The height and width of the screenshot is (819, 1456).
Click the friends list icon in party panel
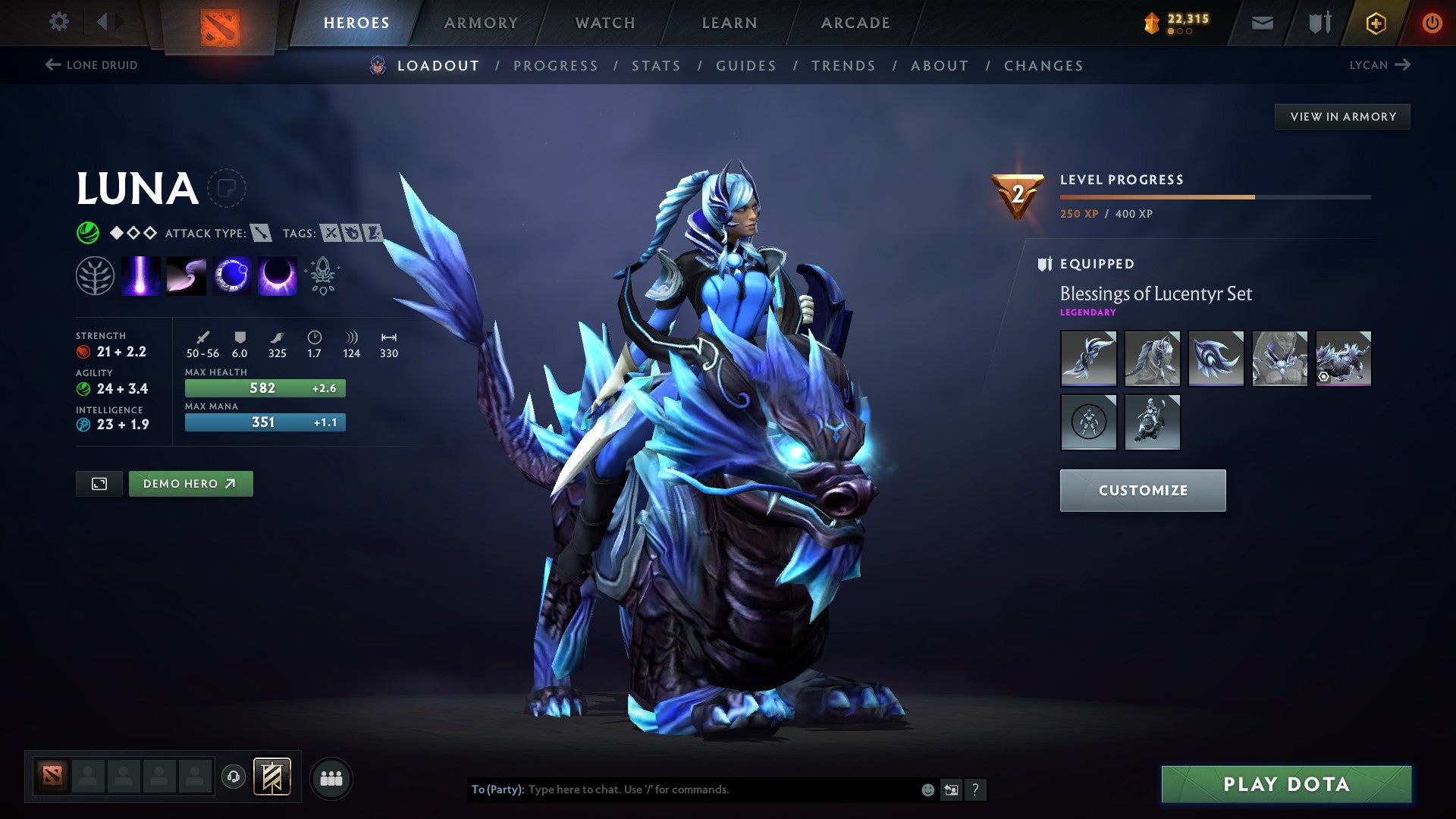click(x=331, y=777)
